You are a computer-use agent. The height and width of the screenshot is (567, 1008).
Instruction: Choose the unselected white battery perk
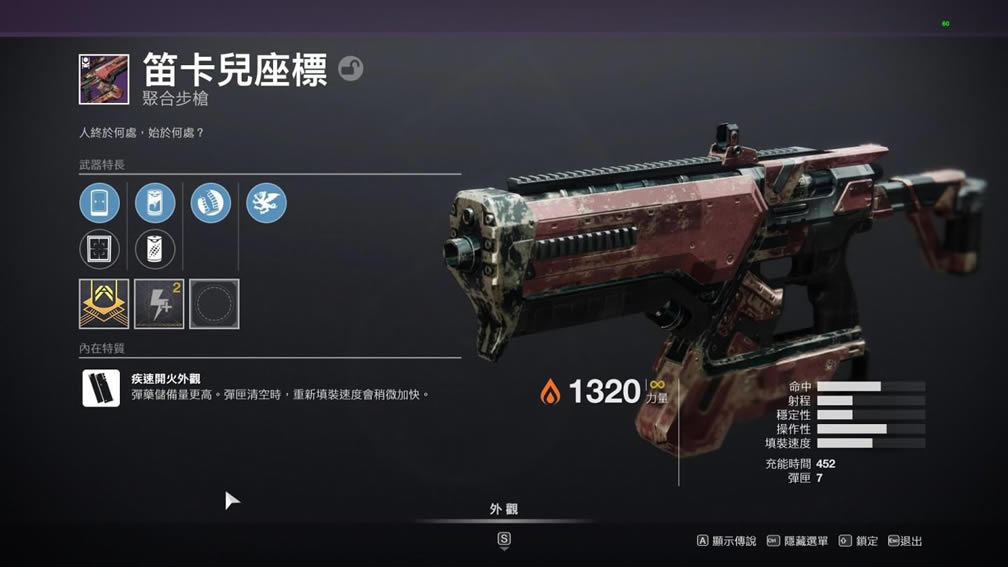point(155,249)
